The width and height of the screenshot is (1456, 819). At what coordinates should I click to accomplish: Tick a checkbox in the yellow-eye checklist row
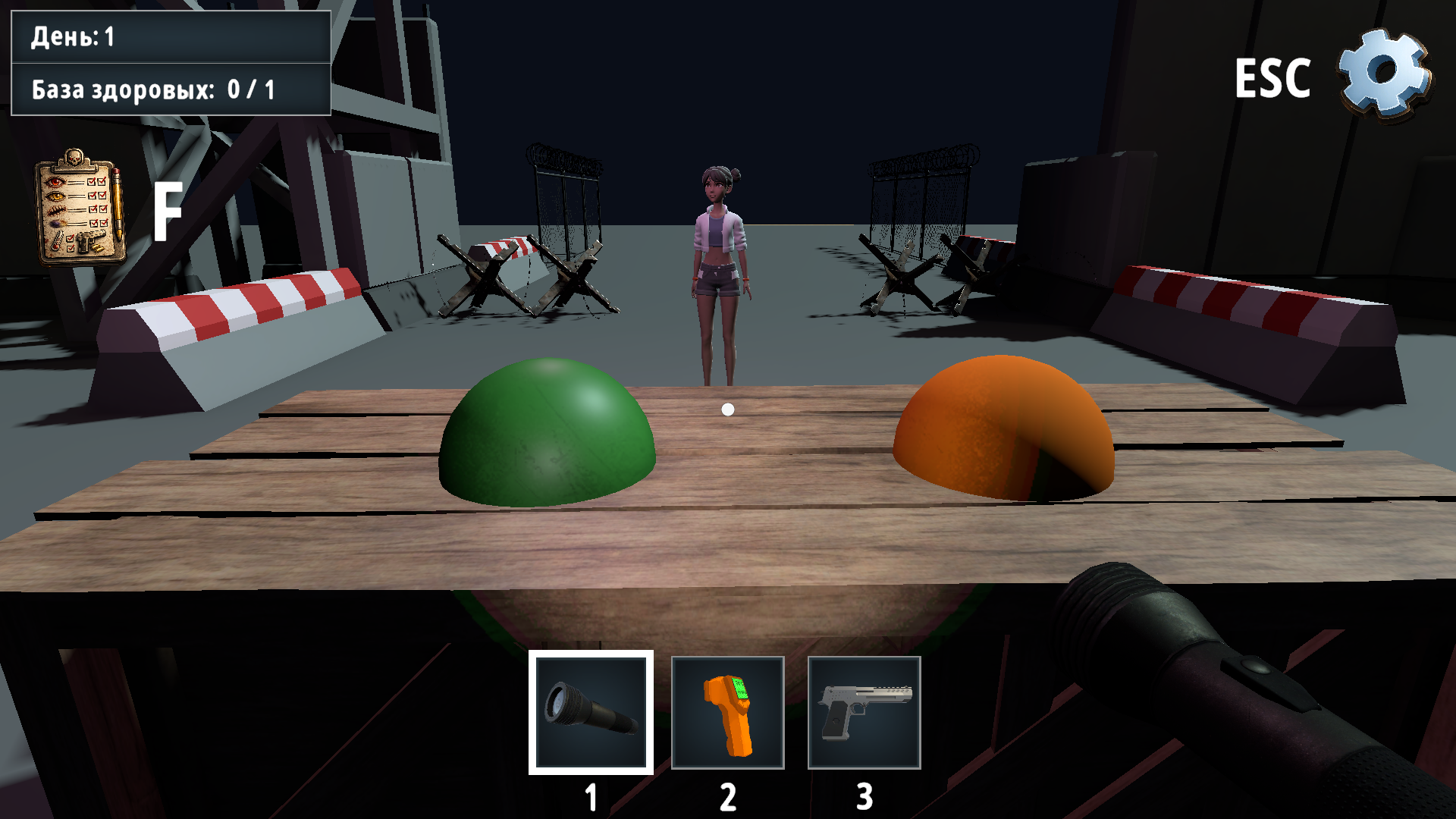click(93, 195)
